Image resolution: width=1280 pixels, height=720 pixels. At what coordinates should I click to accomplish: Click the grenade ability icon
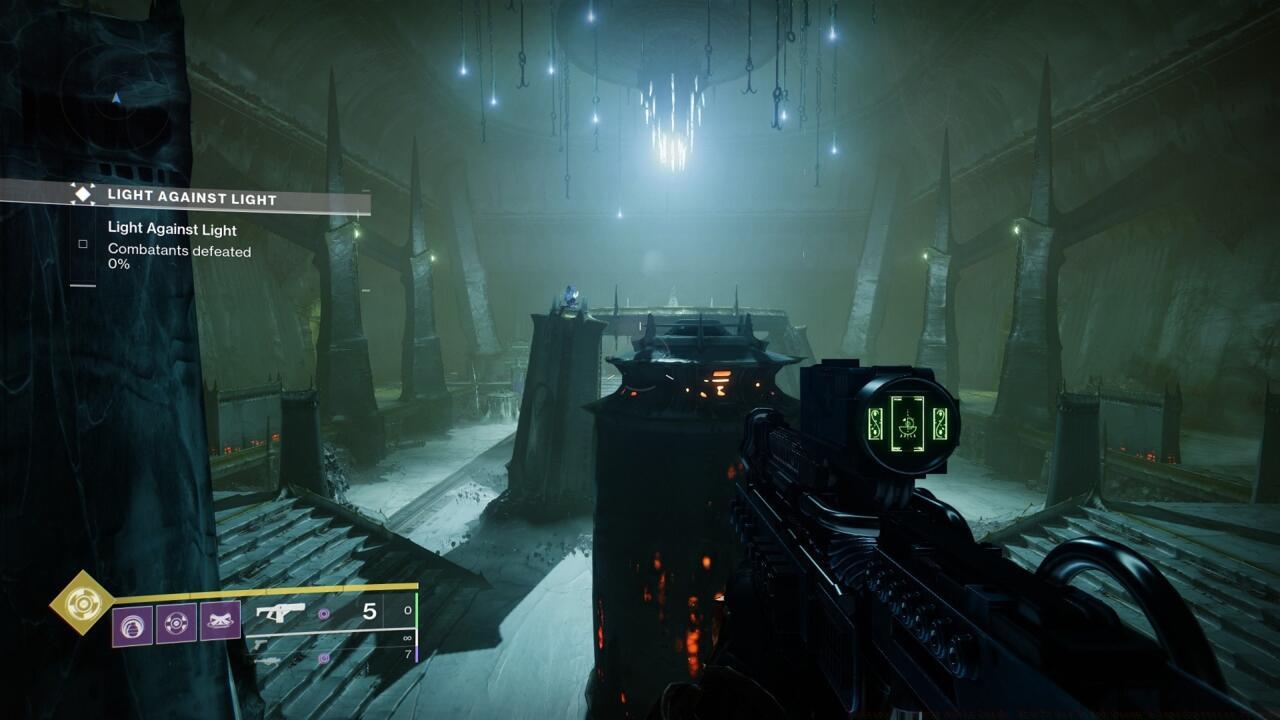pyautogui.click(x=132, y=622)
